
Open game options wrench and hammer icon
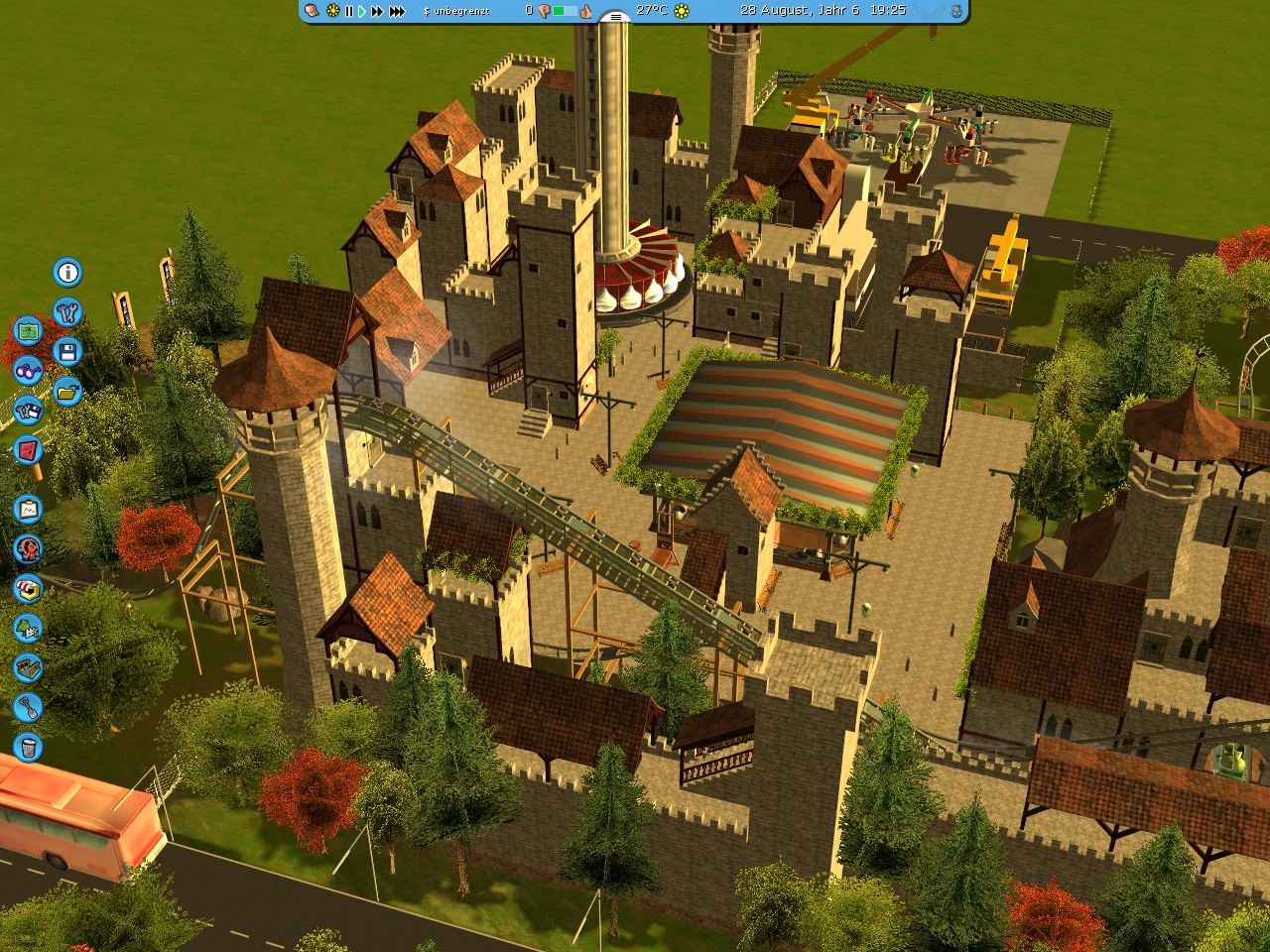67,312
